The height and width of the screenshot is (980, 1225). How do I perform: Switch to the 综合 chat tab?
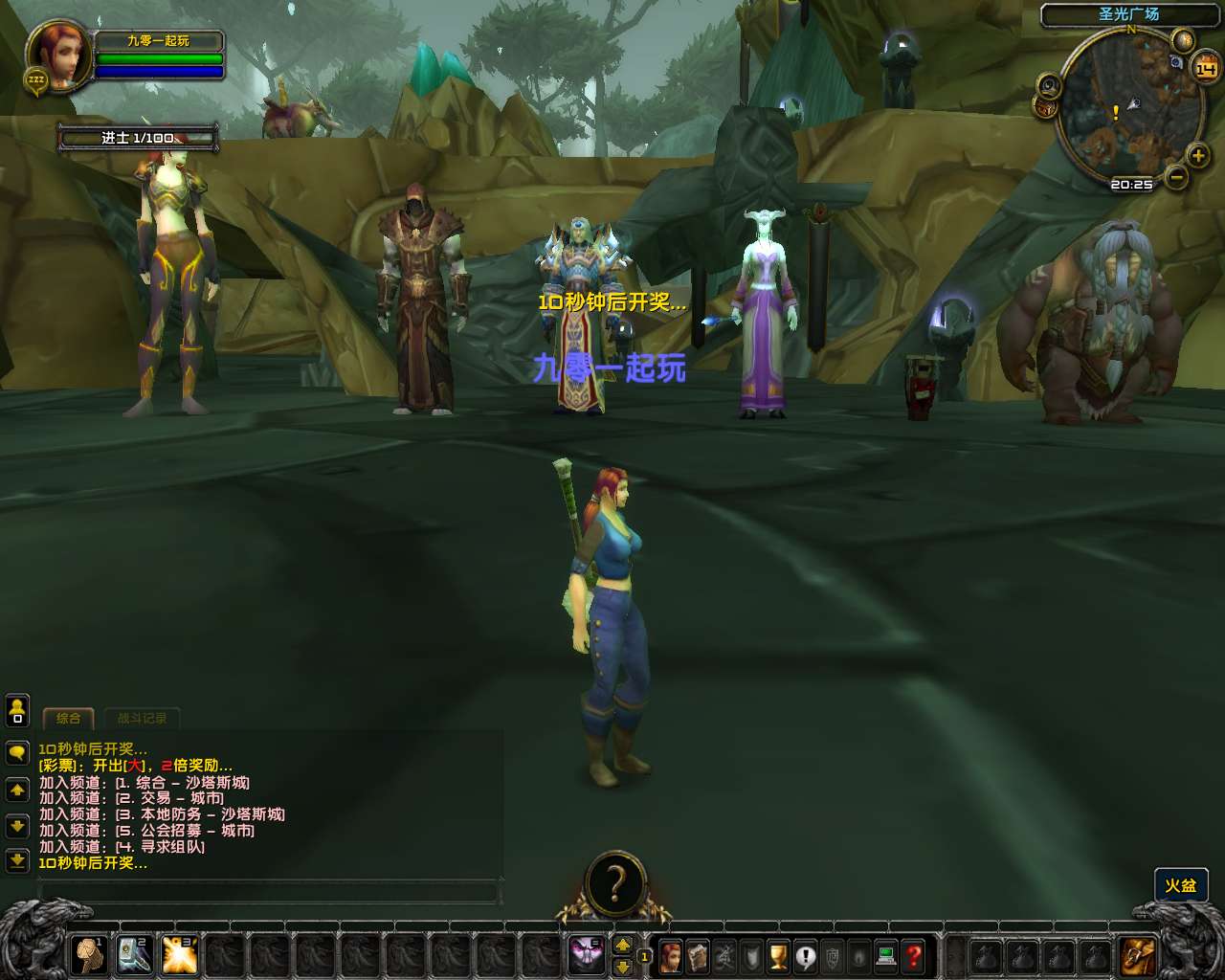[x=68, y=718]
